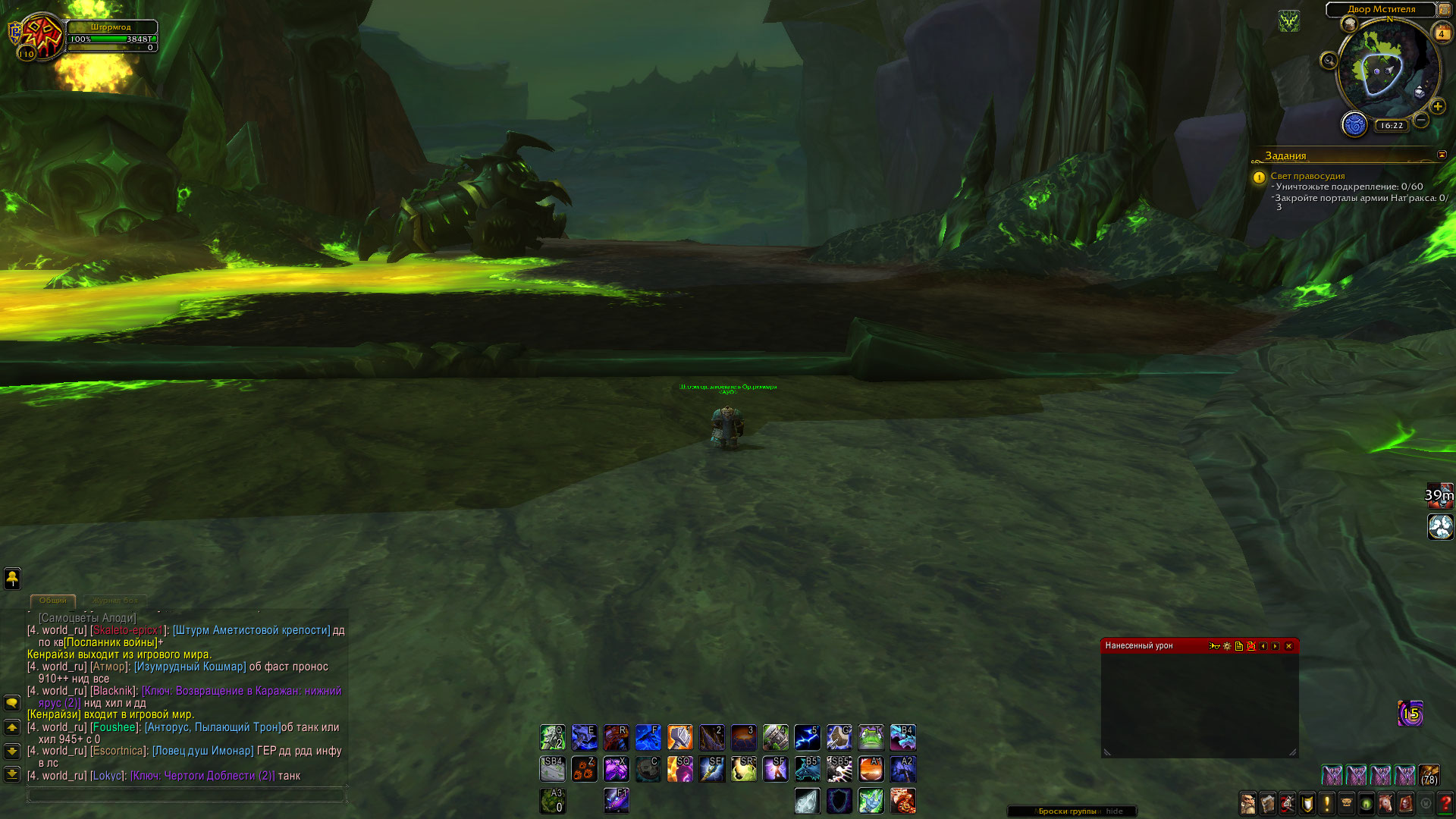
Task: Open the damage meter gear settings
Action: point(1227,646)
